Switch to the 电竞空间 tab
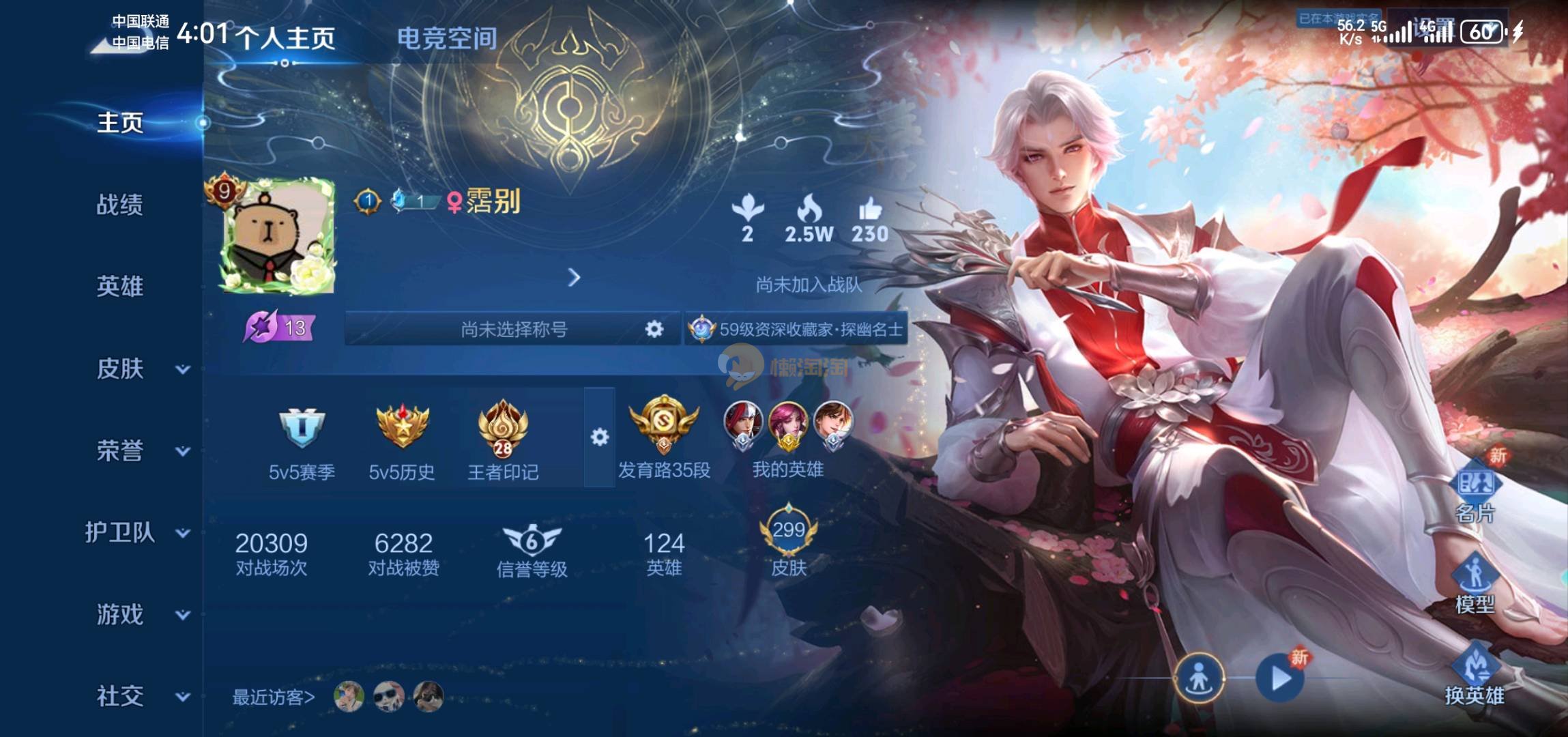This screenshot has height=737, width=1568. [x=447, y=38]
